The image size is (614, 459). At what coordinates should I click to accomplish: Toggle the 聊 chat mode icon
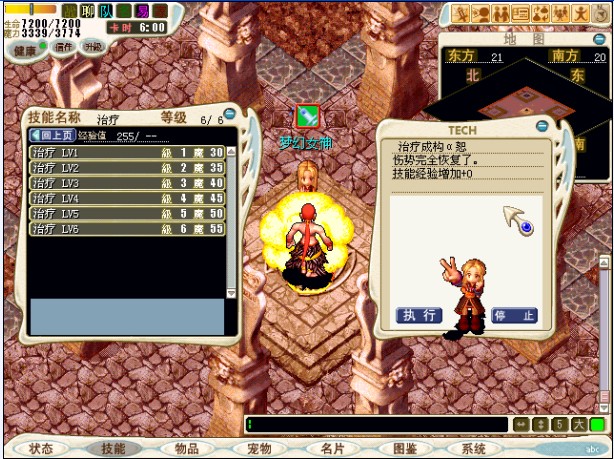(87, 10)
